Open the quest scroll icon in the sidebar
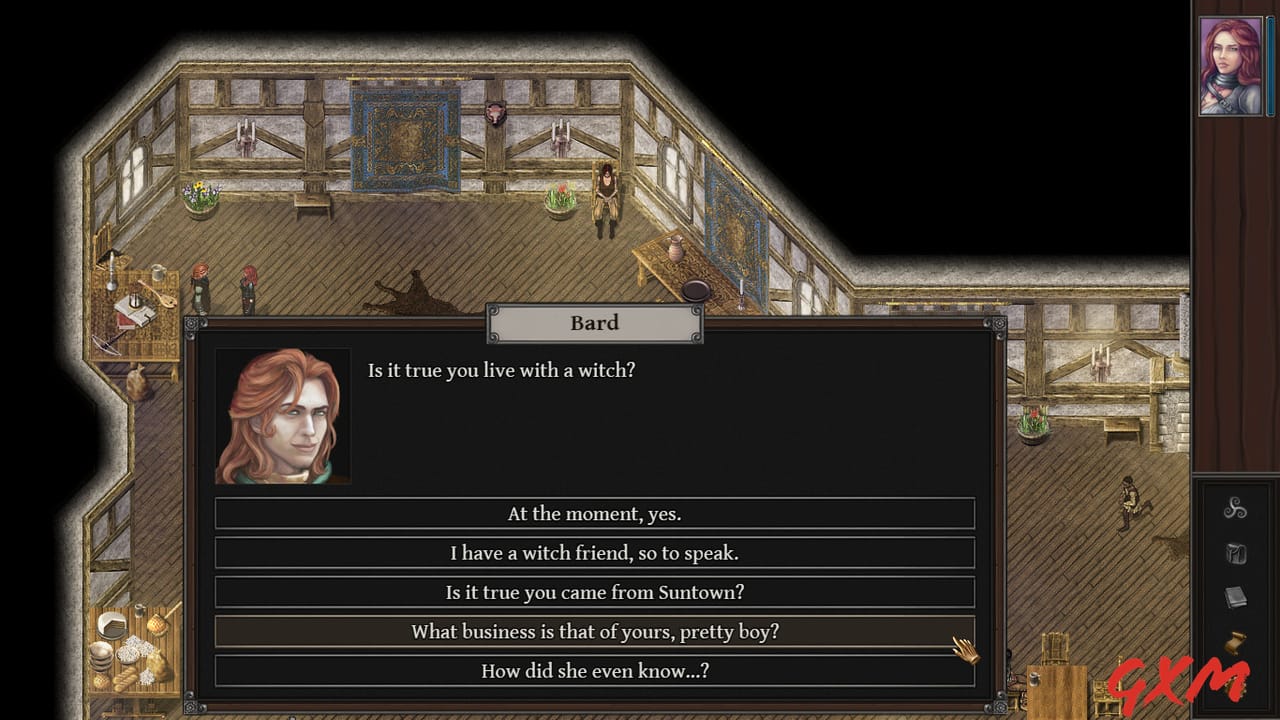The height and width of the screenshot is (720, 1280). pos(1236,642)
